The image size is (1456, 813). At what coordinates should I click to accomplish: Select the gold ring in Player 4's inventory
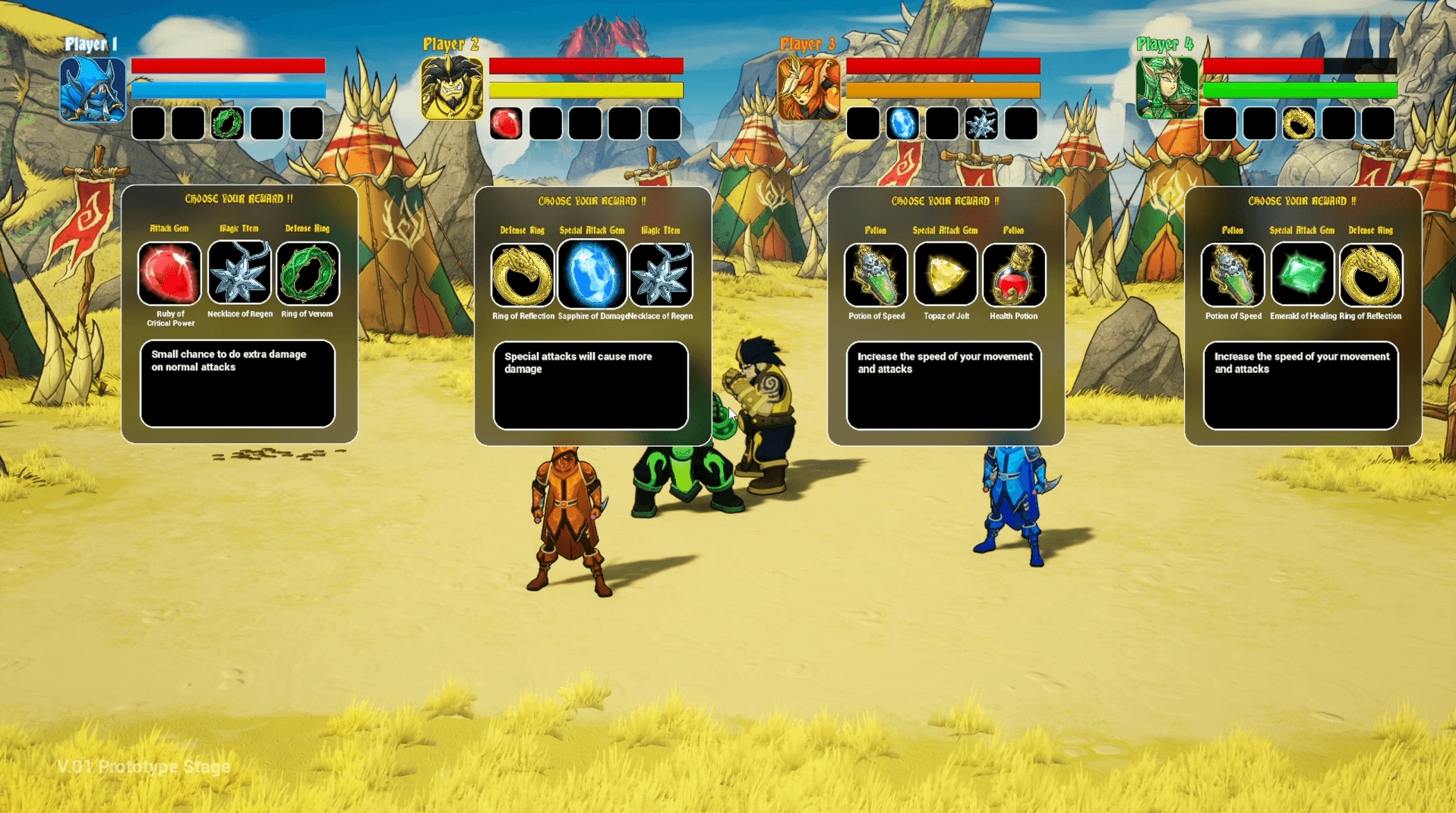1299,124
